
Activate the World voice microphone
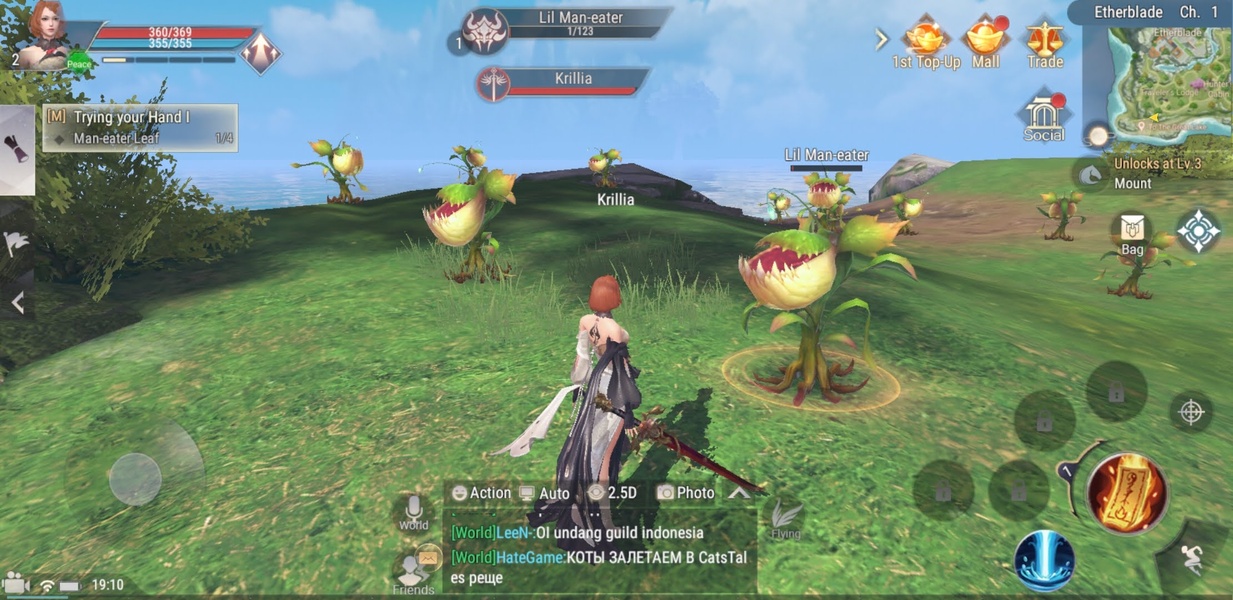tap(413, 511)
